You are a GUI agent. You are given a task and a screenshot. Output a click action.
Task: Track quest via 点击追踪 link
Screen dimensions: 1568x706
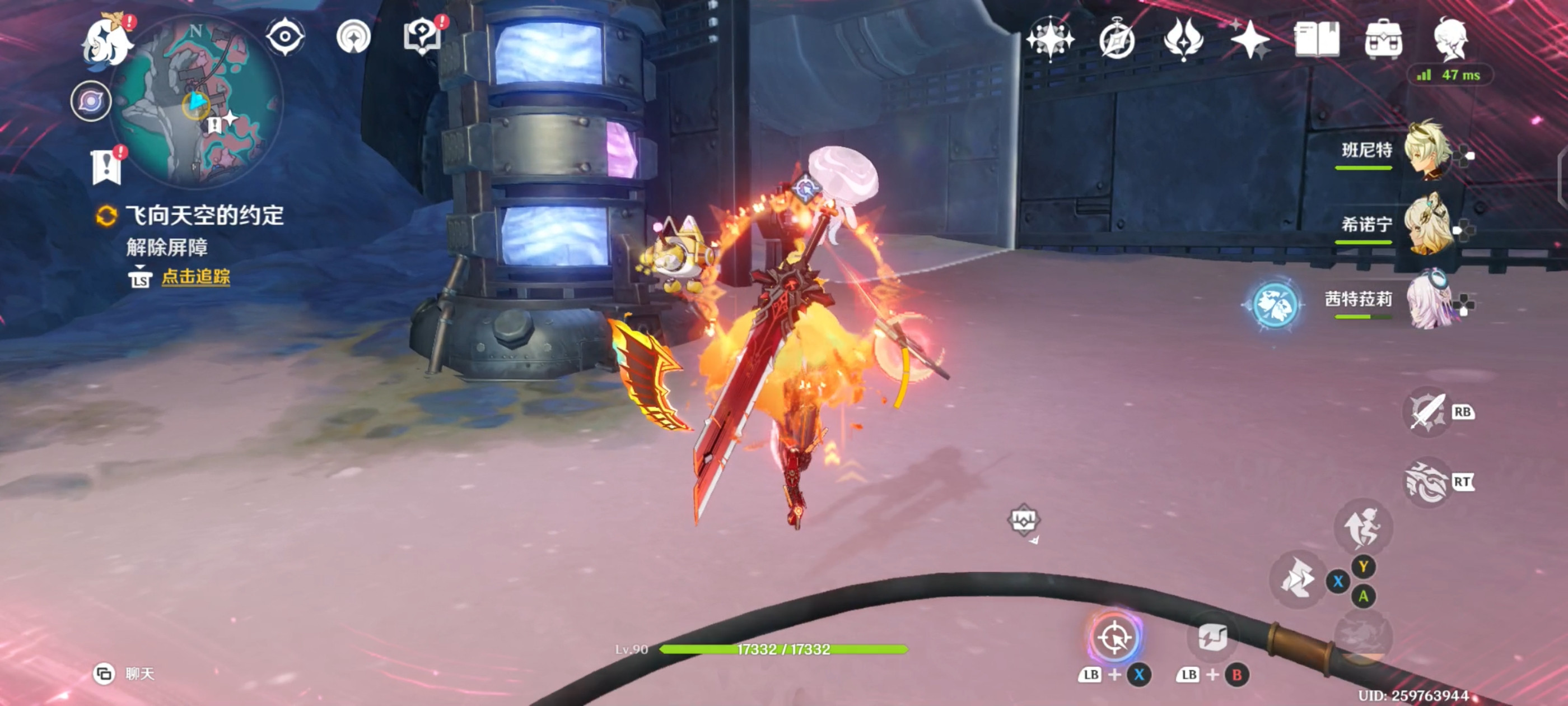195,277
